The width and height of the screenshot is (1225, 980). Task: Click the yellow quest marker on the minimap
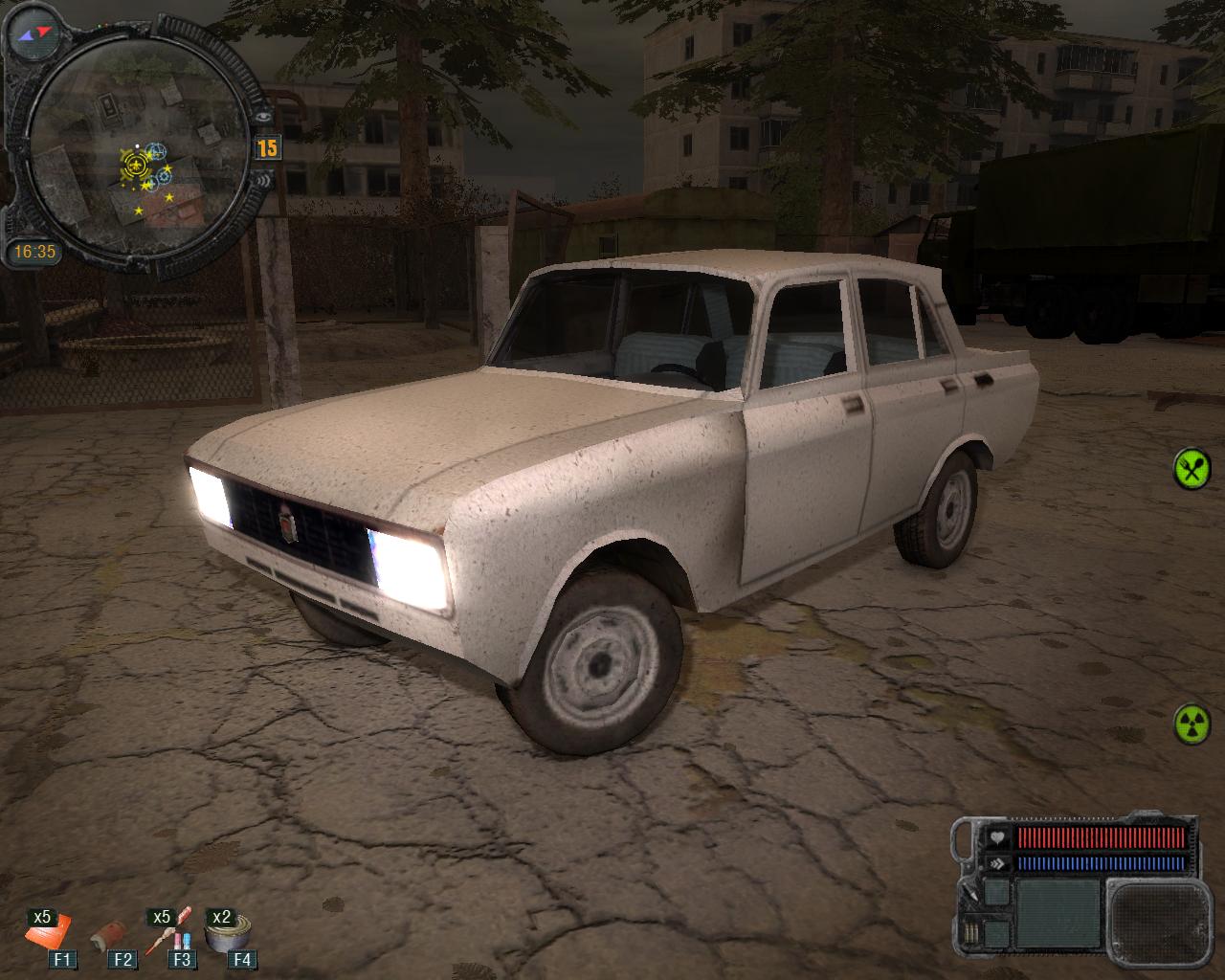click(135, 166)
